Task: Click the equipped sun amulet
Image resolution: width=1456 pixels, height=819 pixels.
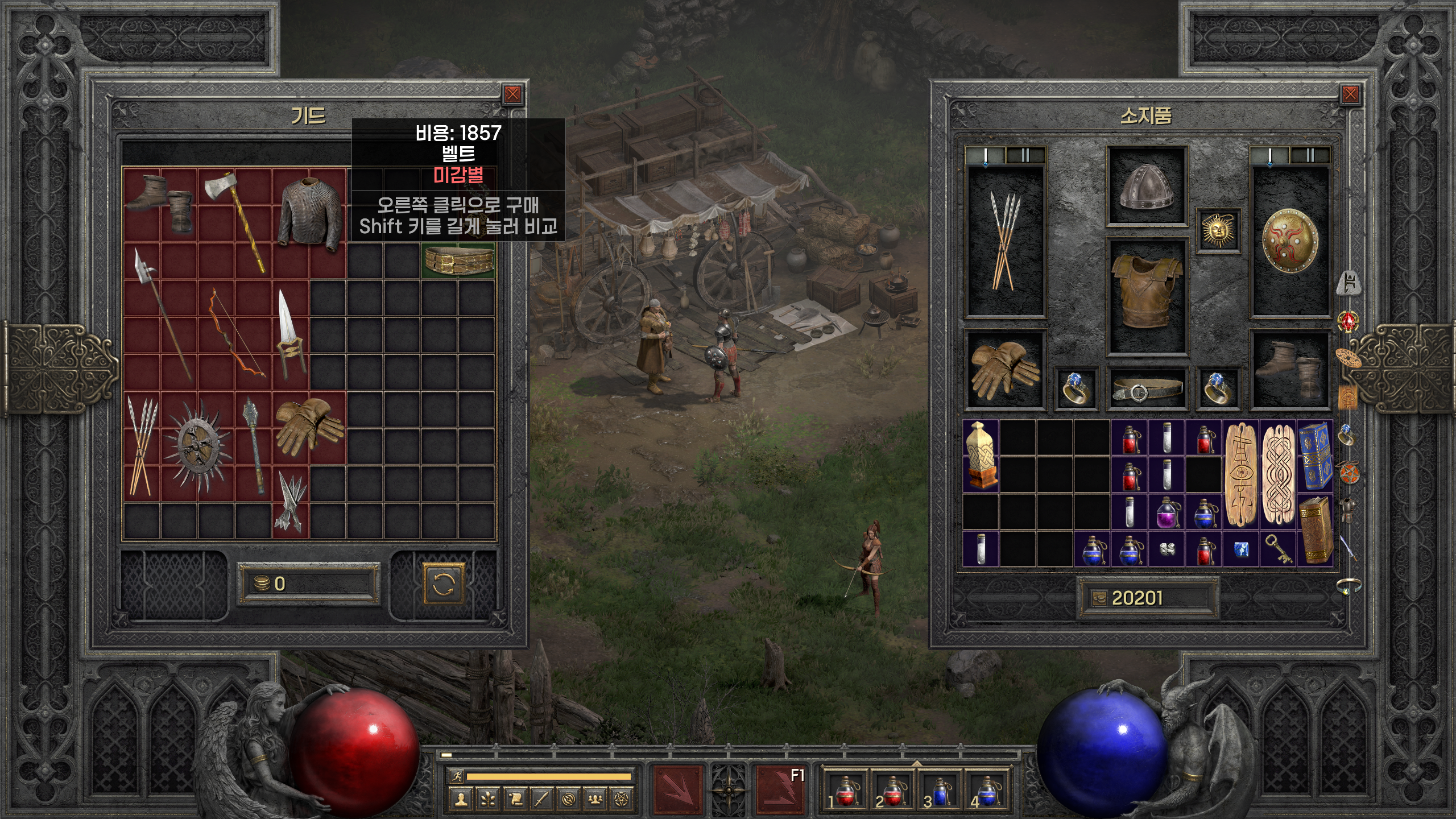Action: pyautogui.click(x=1217, y=230)
